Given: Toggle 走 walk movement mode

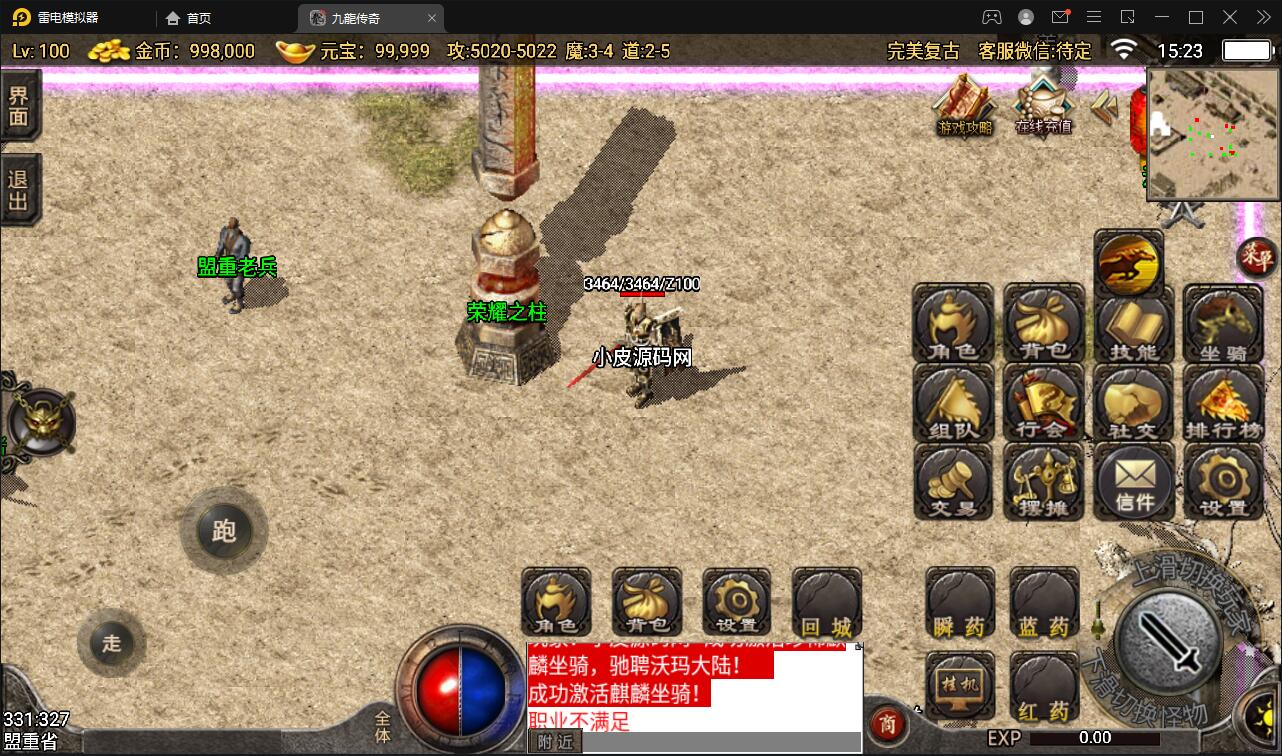Looking at the screenshot, I should (112, 644).
